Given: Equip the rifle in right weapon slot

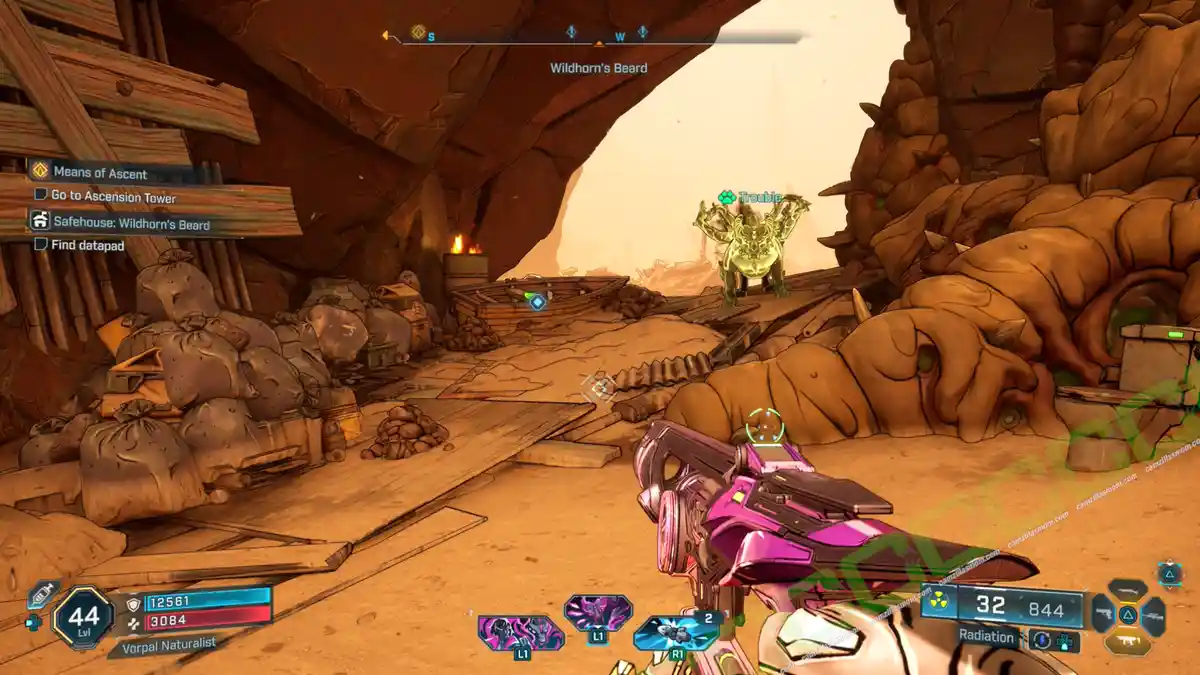Looking at the screenshot, I should pos(1152,615).
